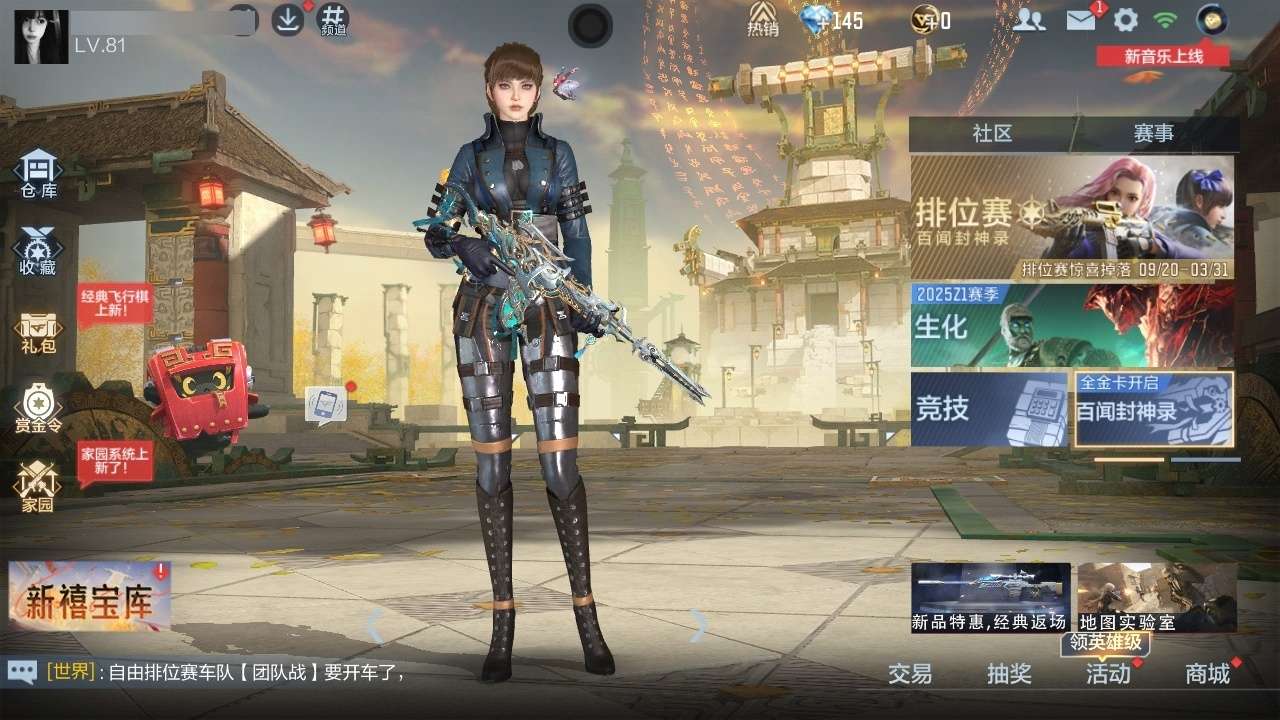Select the 生化 biohazard mode
The height and width of the screenshot is (720, 1280).
point(1071,325)
